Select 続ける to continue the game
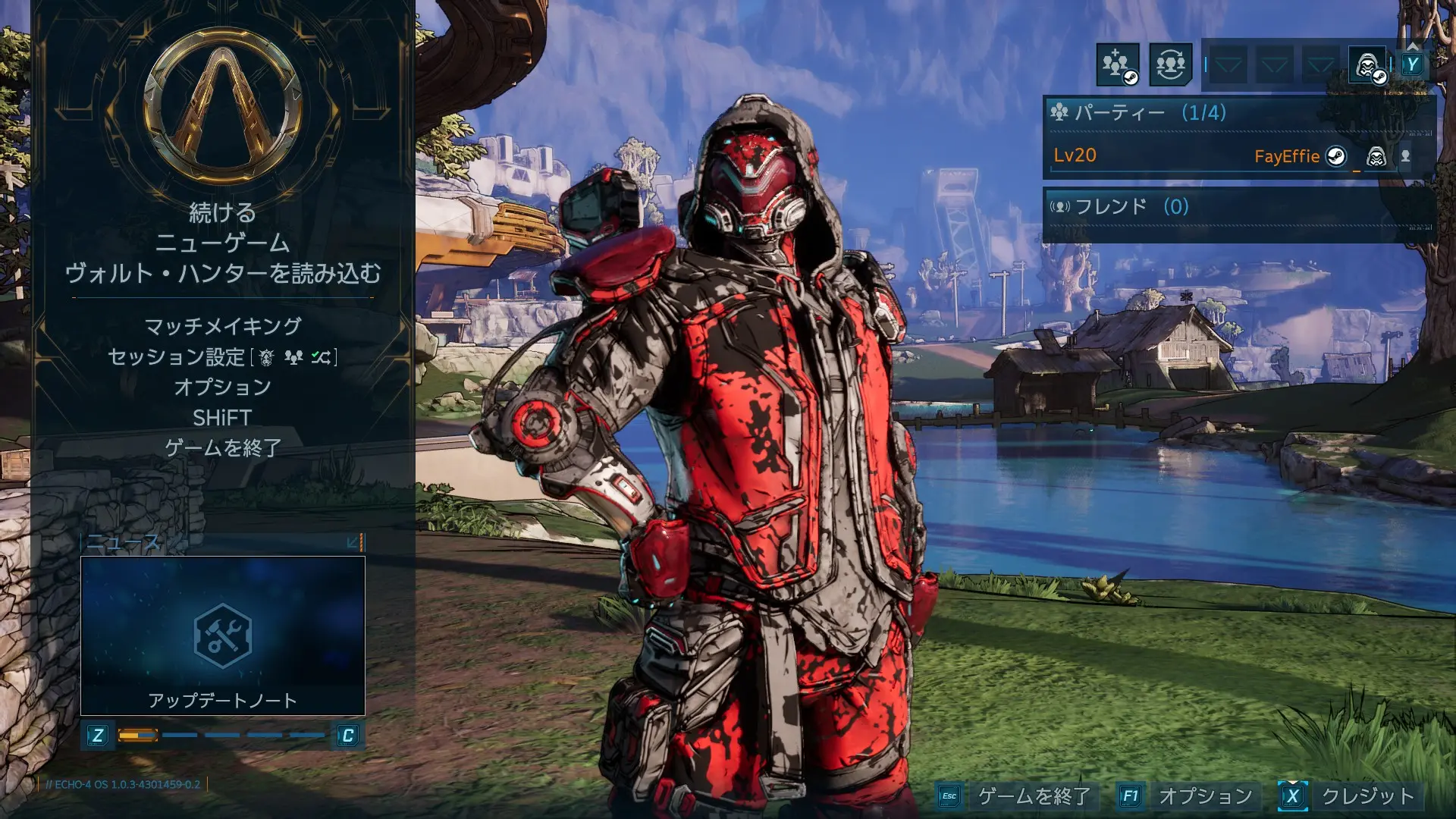This screenshot has width=1456, height=819. (x=222, y=213)
